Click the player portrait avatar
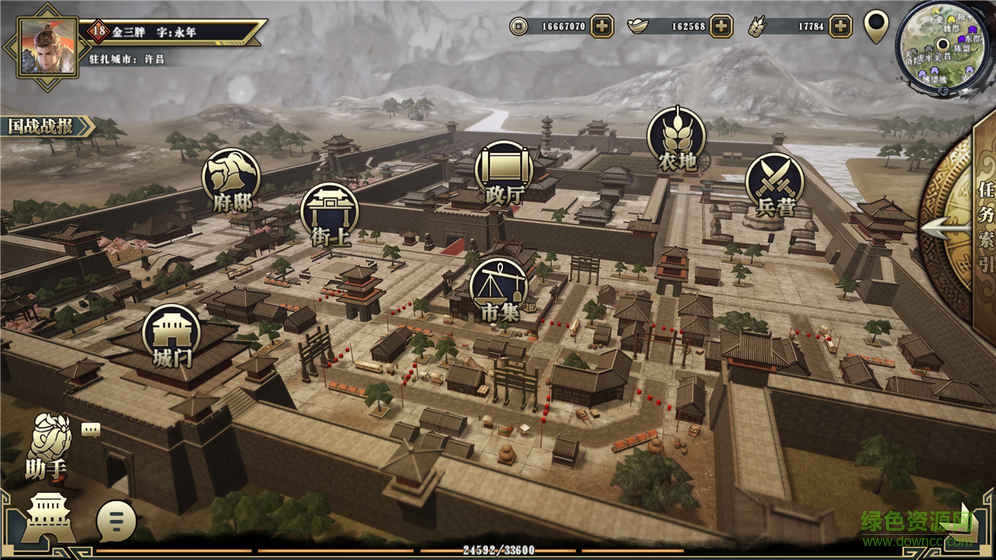Screen dimensions: 996x560 click(x=38, y=40)
